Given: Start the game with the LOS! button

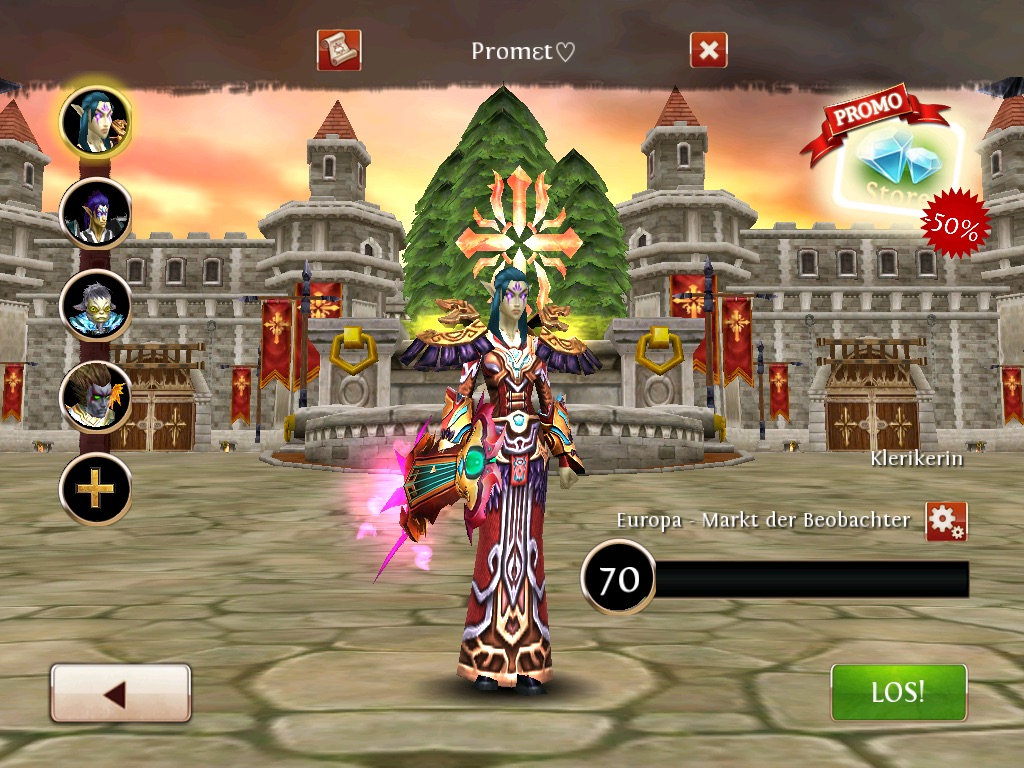Looking at the screenshot, I should [x=898, y=692].
